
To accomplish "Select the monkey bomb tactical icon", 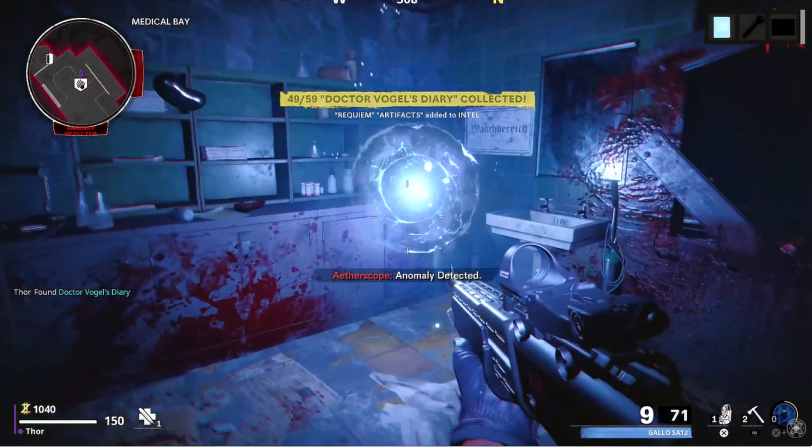I will [726, 416].
